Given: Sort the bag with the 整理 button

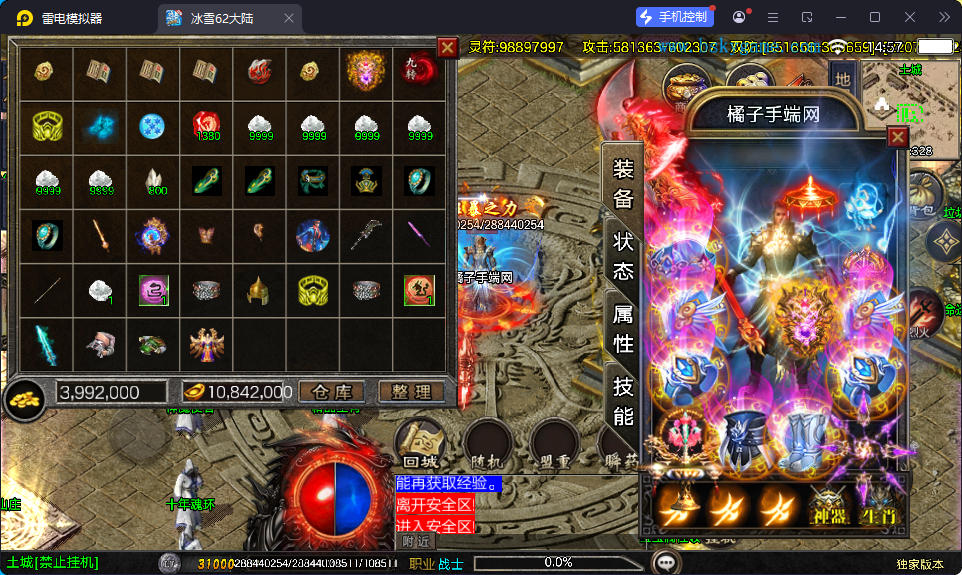Looking at the screenshot, I should pos(411,391).
